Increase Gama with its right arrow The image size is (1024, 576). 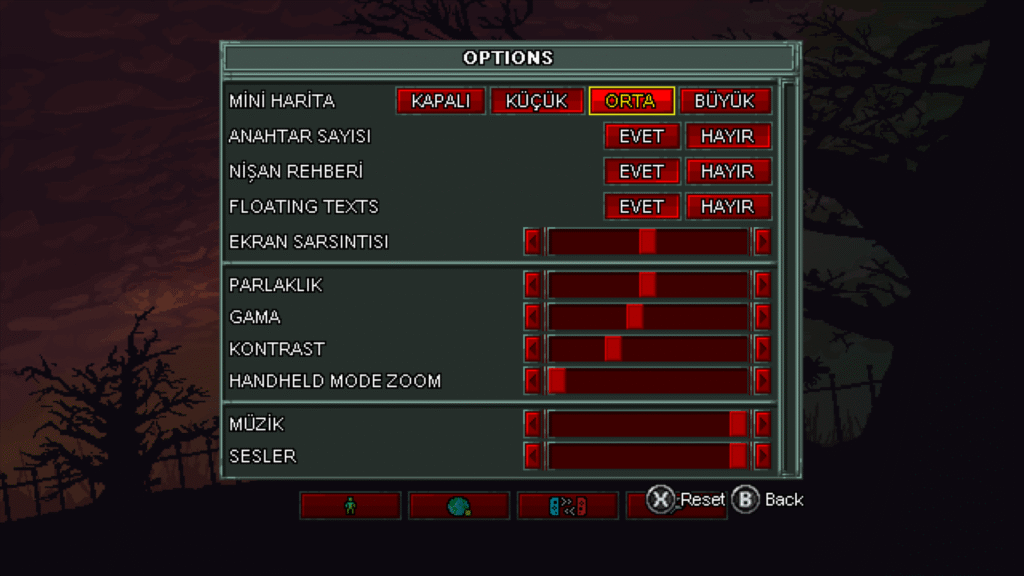pyautogui.click(x=763, y=317)
